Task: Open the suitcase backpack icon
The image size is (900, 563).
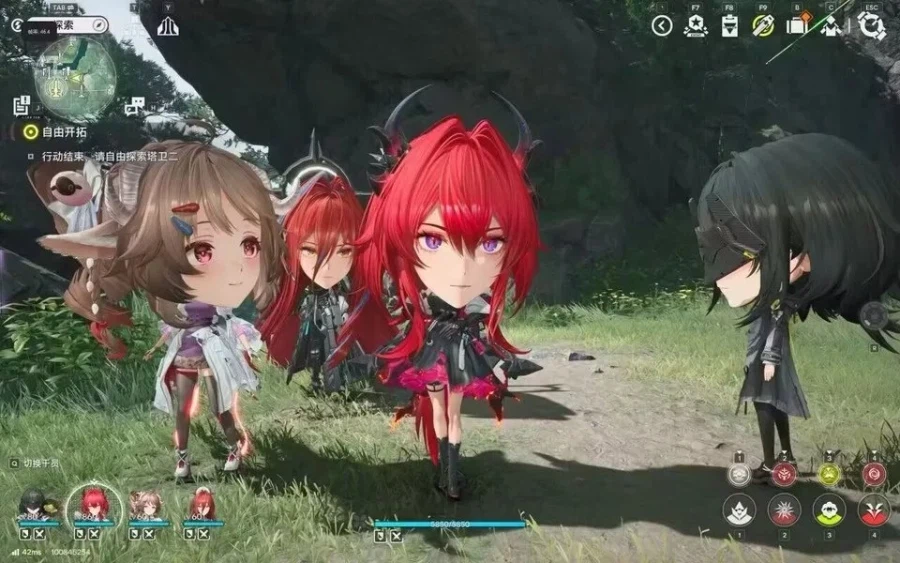Action: tap(797, 26)
